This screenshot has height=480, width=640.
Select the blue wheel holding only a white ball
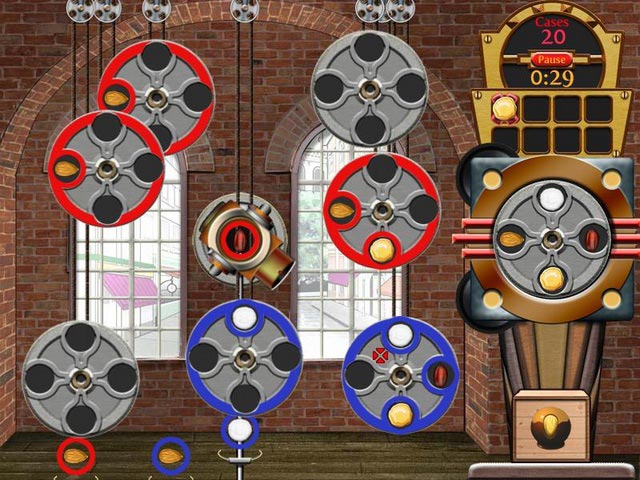(x=243, y=356)
